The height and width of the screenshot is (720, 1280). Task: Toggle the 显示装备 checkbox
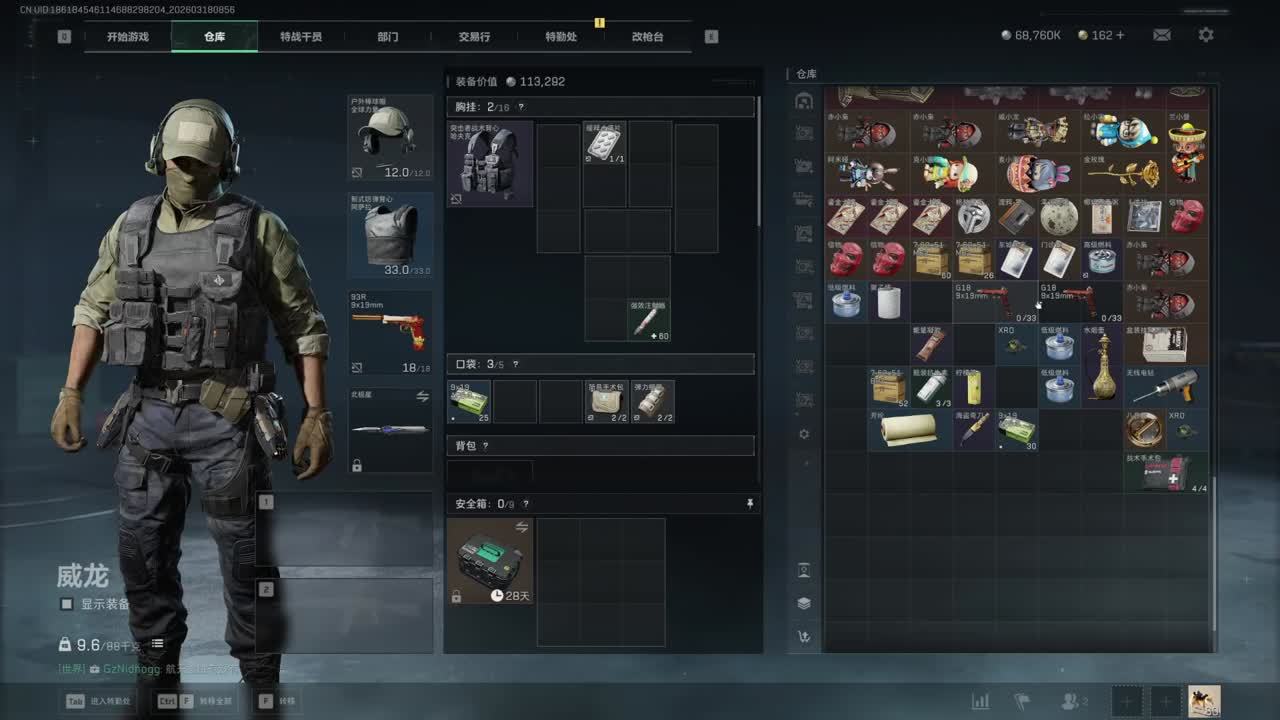pos(67,604)
